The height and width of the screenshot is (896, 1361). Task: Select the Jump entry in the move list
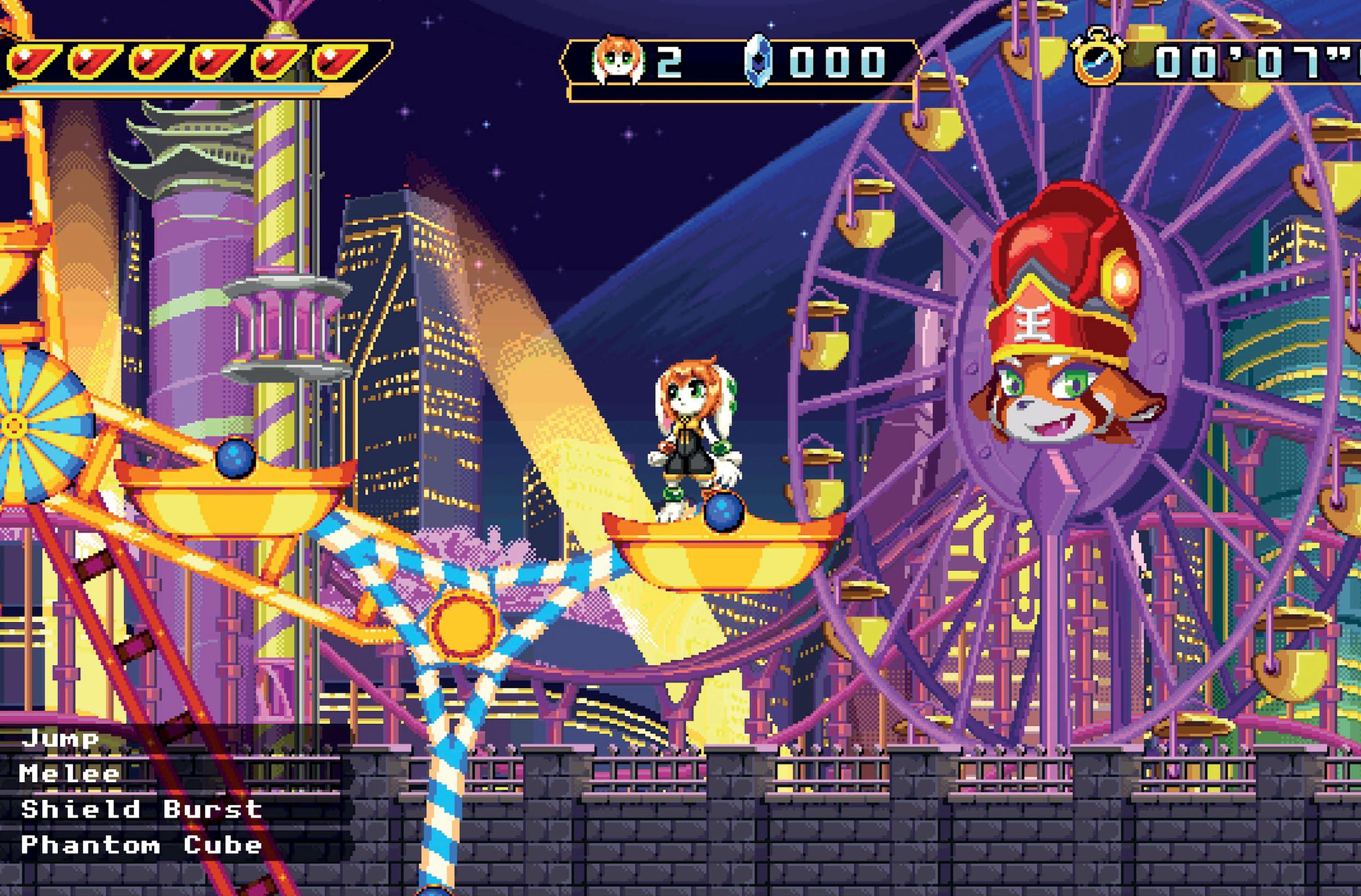[60, 739]
